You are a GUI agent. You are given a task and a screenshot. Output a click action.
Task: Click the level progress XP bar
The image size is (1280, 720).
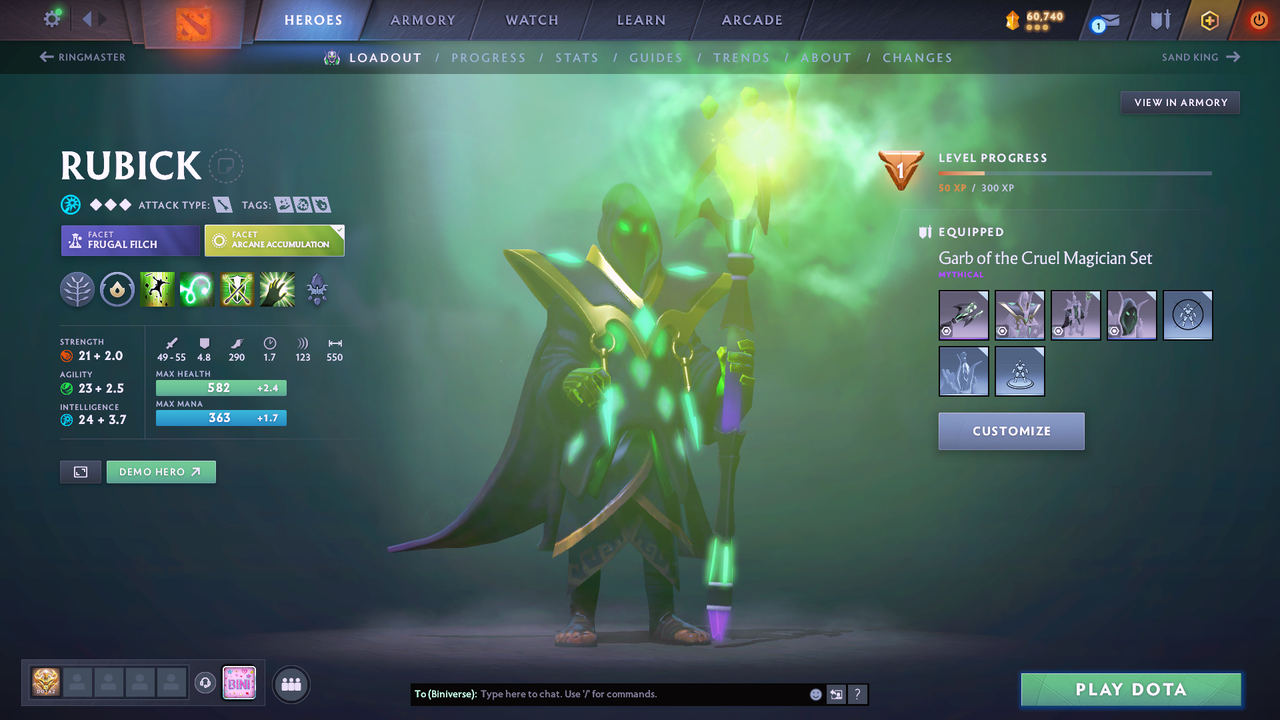[1075, 172]
